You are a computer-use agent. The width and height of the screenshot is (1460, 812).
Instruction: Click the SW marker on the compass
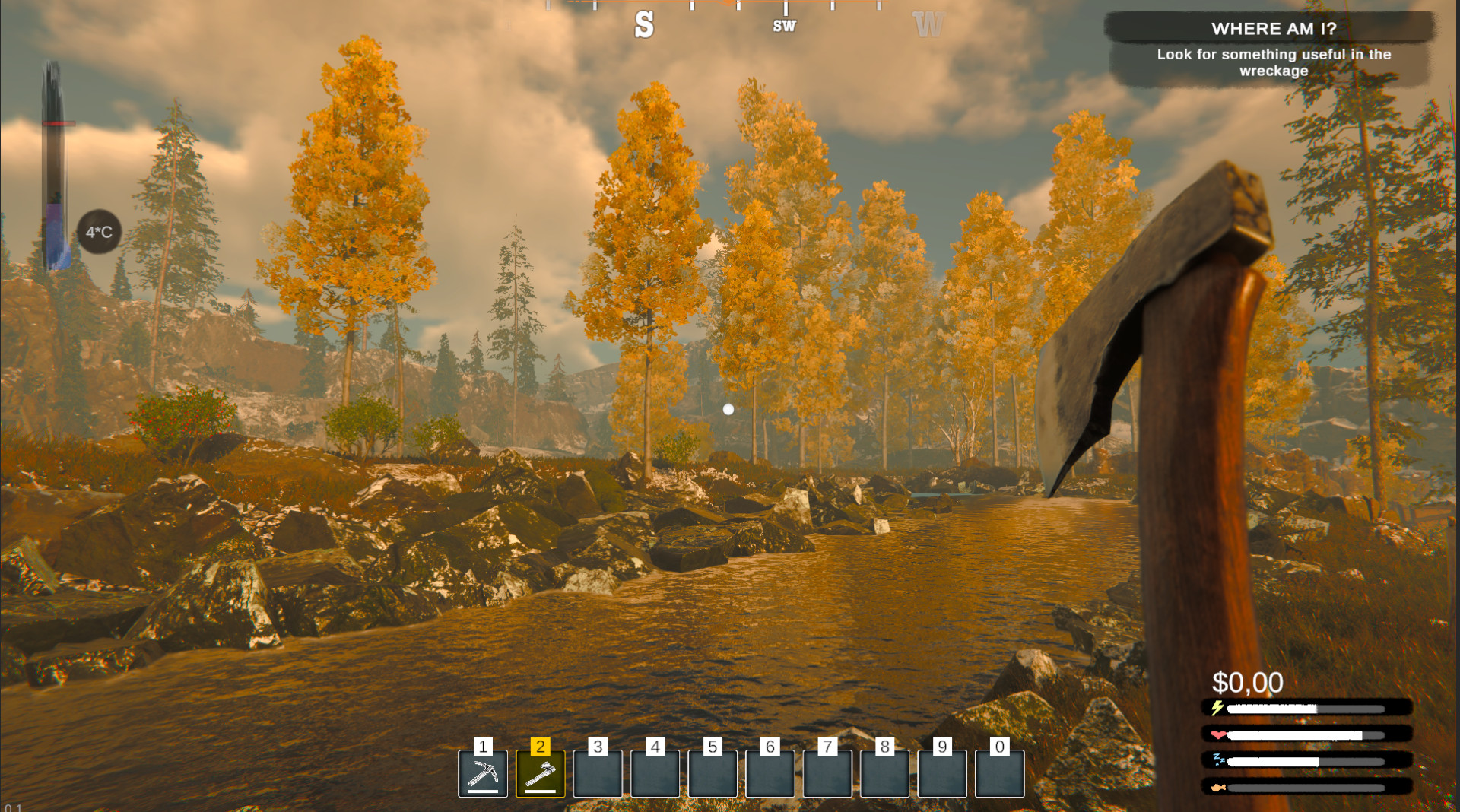pyautogui.click(x=783, y=25)
